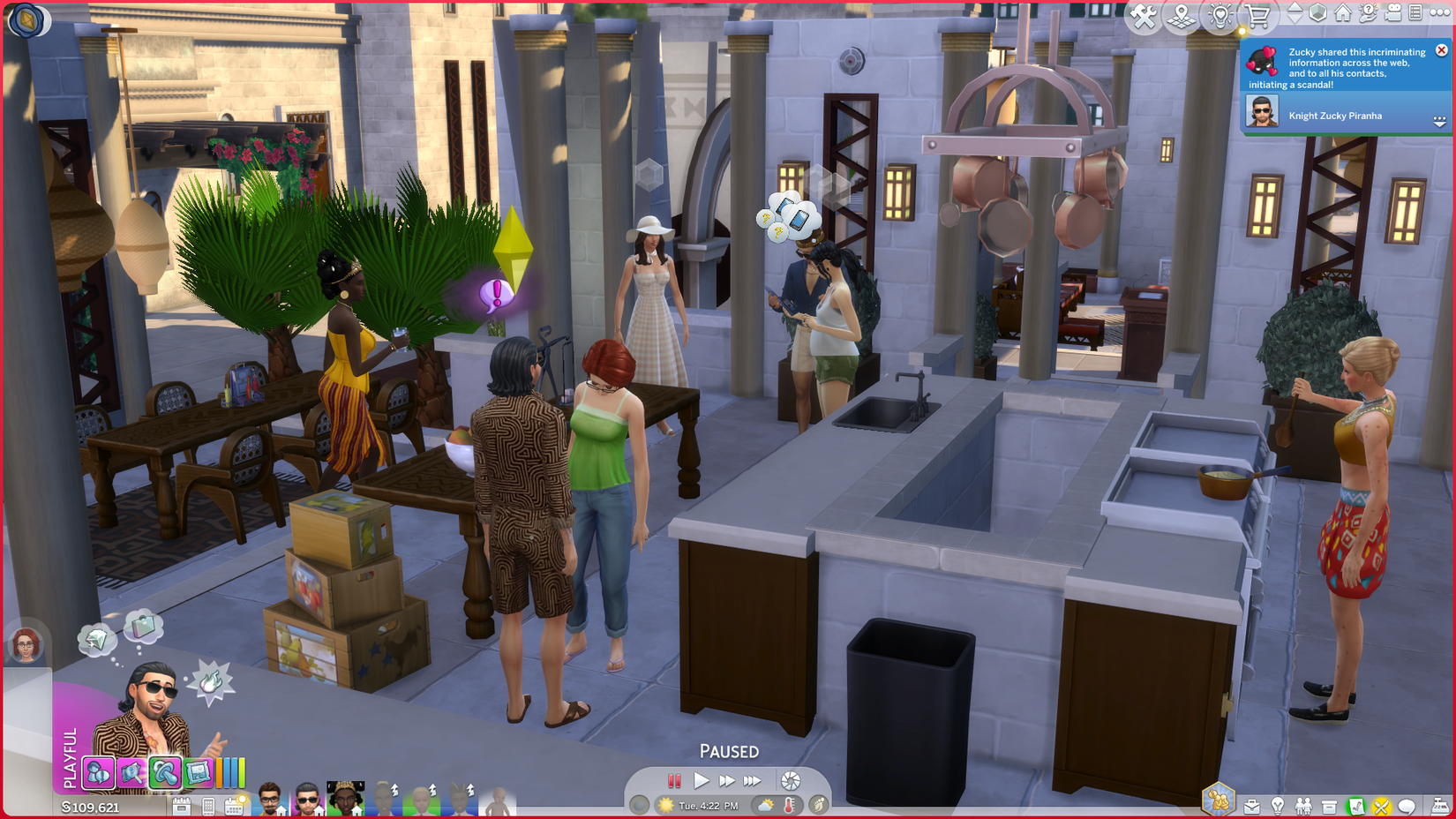Image resolution: width=1456 pixels, height=819 pixels.
Task: Open the Gallery lightbulb icon
Action: click(1220, 15)
